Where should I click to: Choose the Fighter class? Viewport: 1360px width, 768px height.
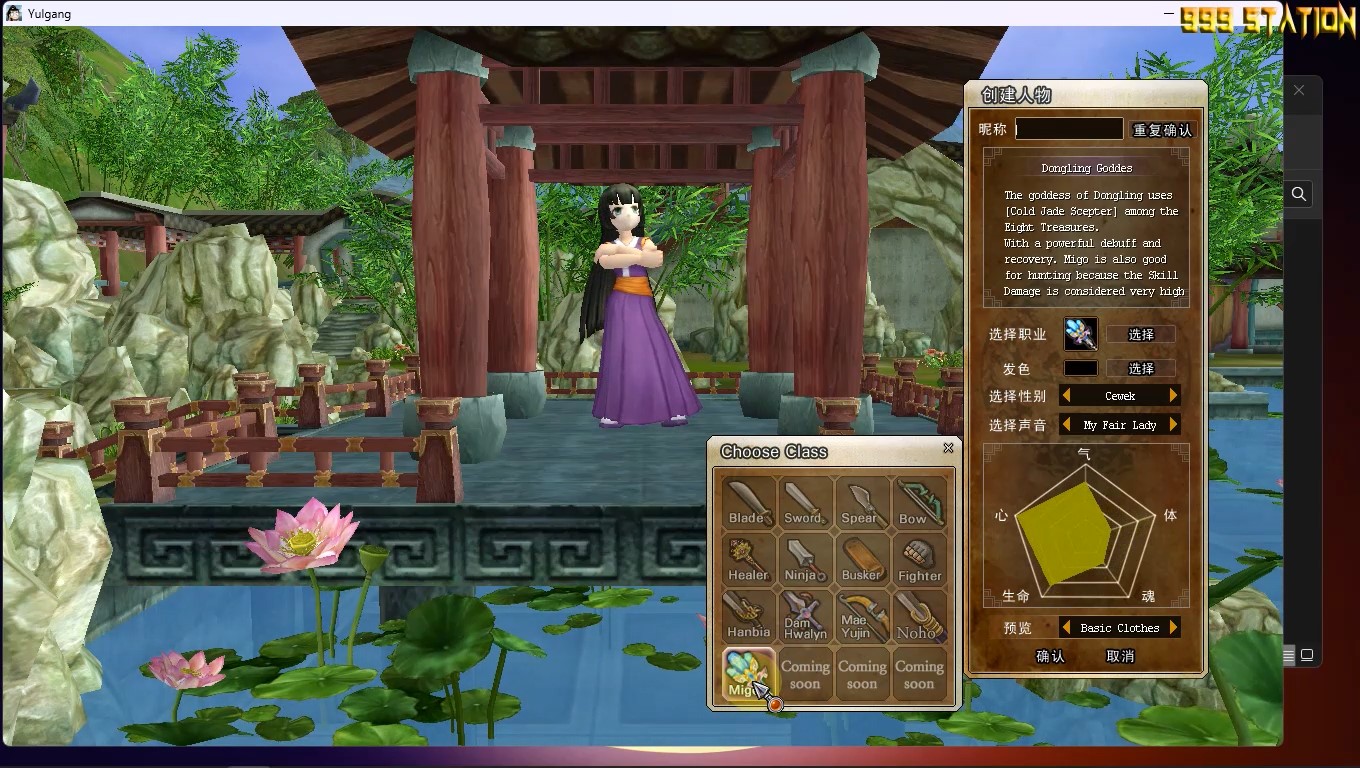[x=919, y=559]
